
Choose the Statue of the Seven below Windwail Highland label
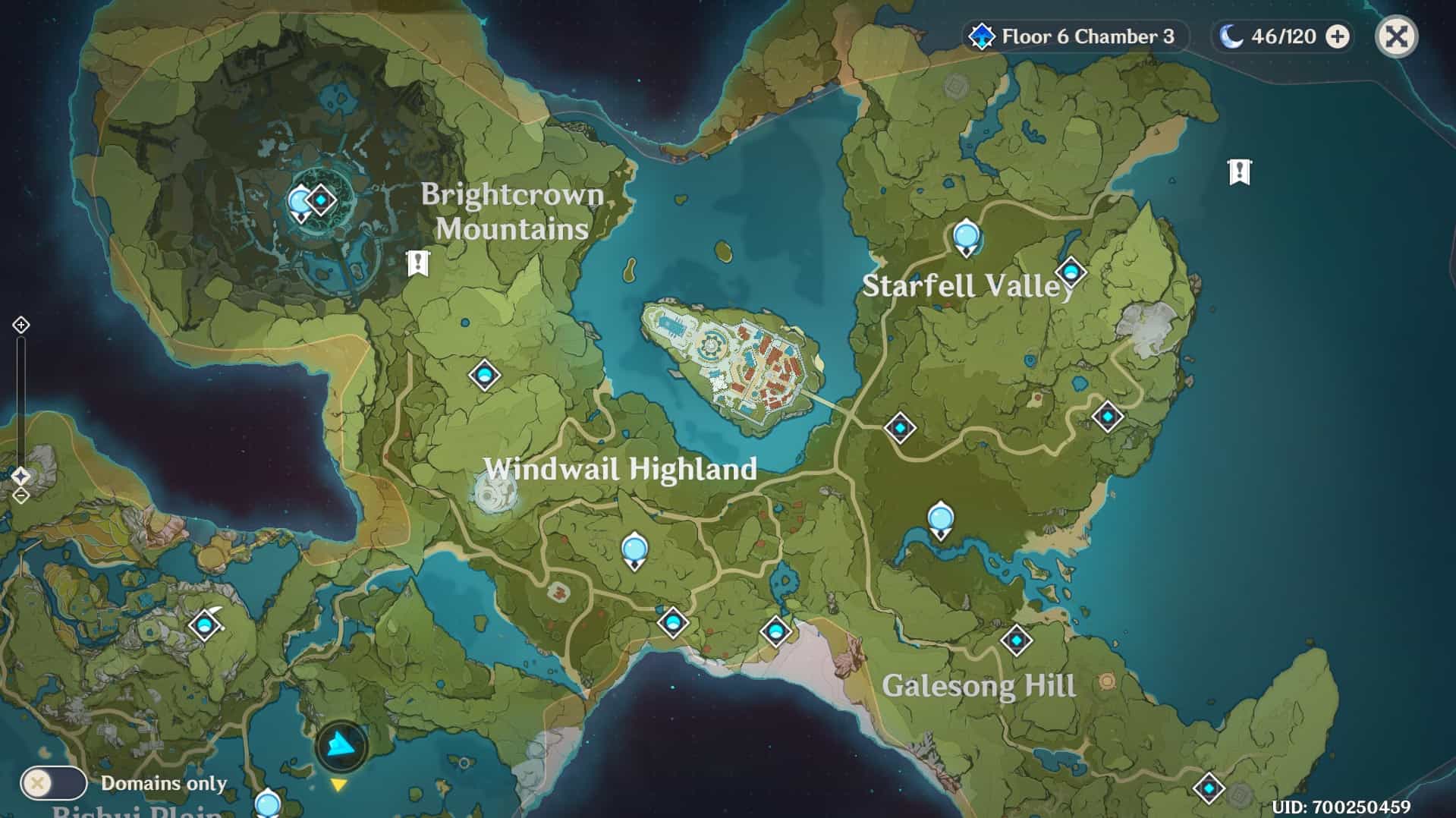634,549
